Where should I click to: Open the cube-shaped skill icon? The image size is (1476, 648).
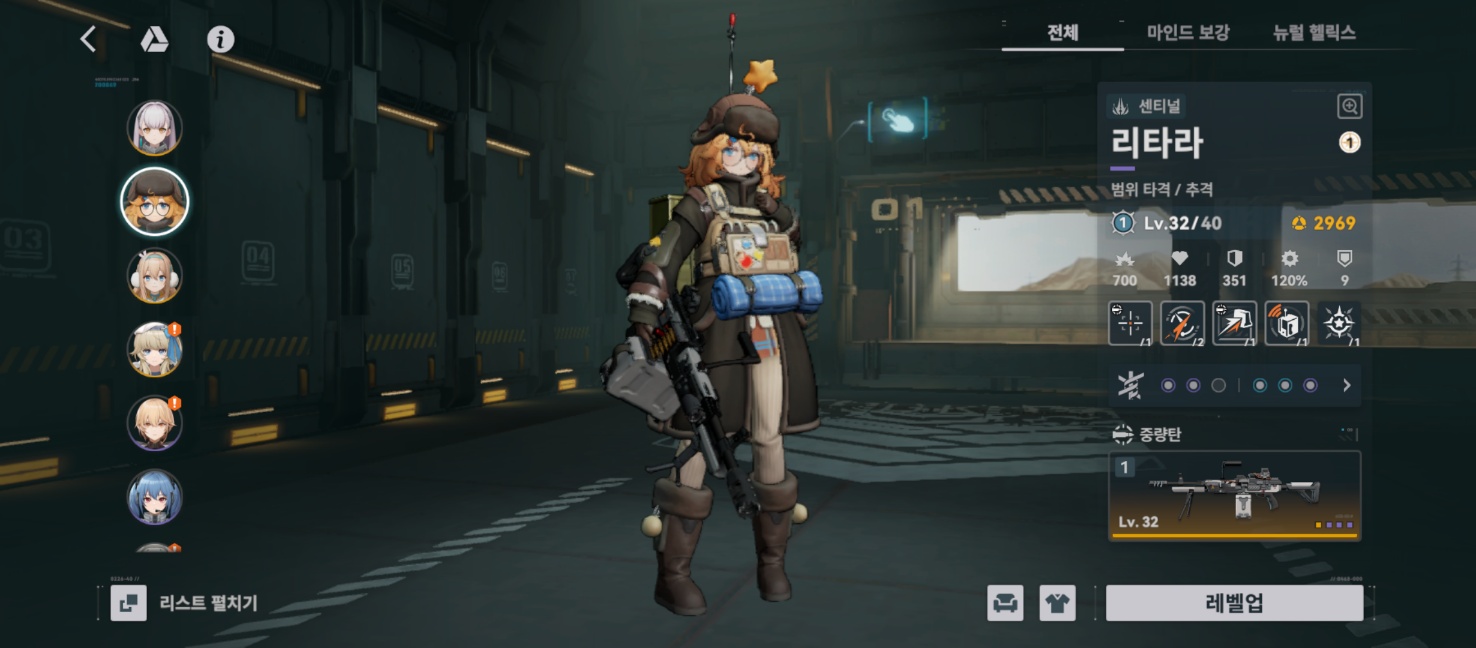click(x=1286, y=323)
